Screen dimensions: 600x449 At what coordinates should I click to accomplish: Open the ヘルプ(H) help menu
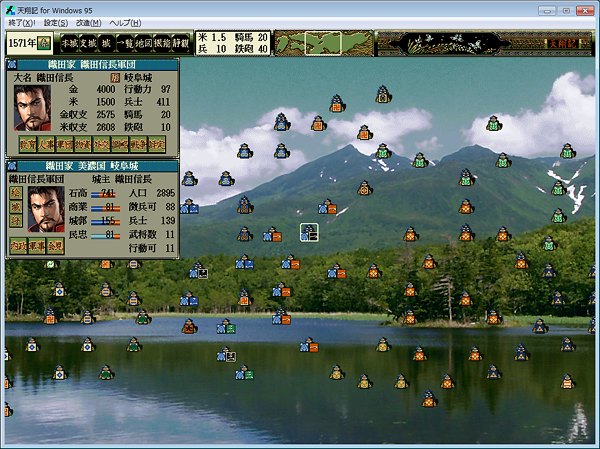(x=125, y=22)
